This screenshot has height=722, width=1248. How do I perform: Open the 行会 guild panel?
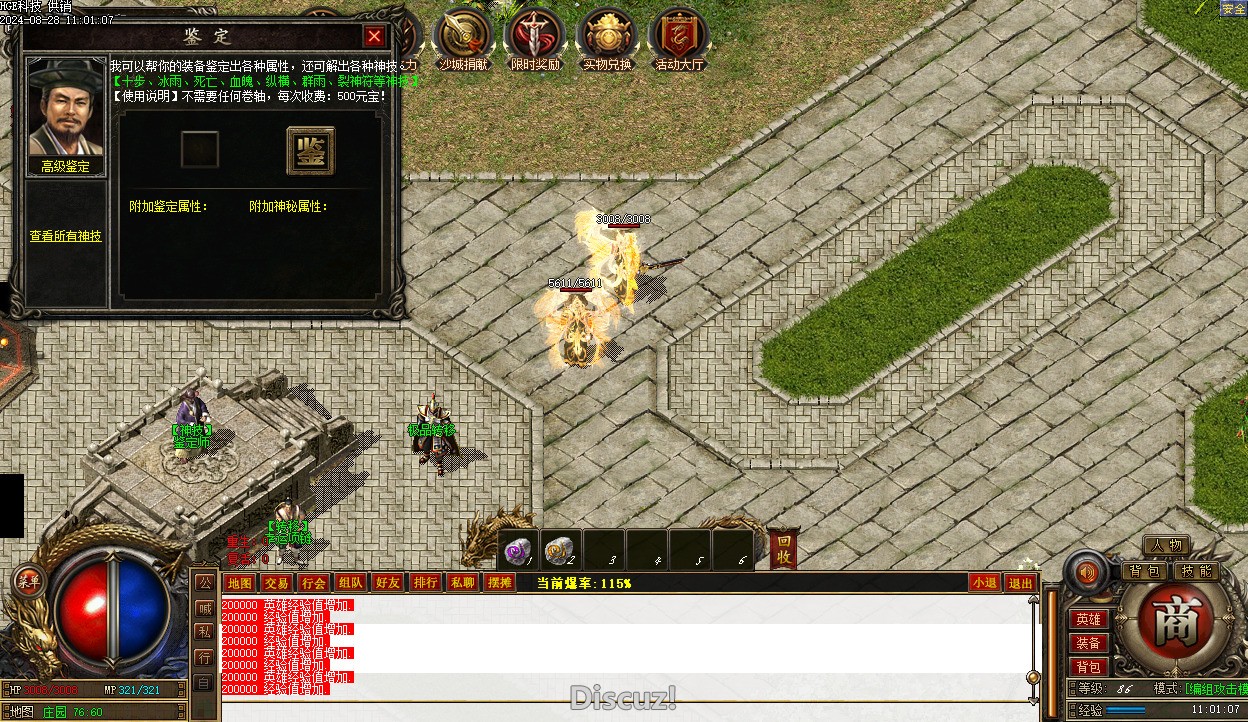313,583
